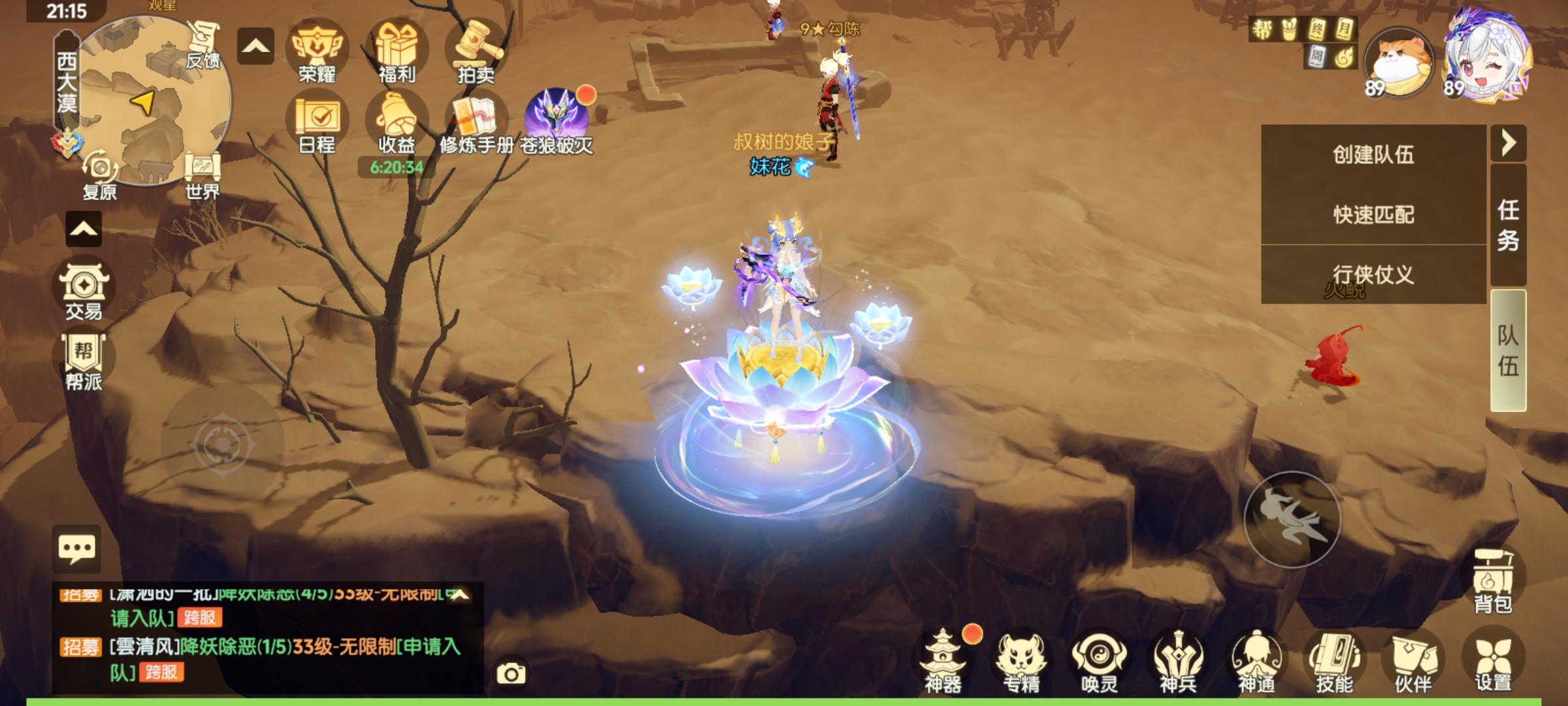Open the 神器 artifact panel
The height and width of the screenshot is (706, 1568).
click(943, 660)
